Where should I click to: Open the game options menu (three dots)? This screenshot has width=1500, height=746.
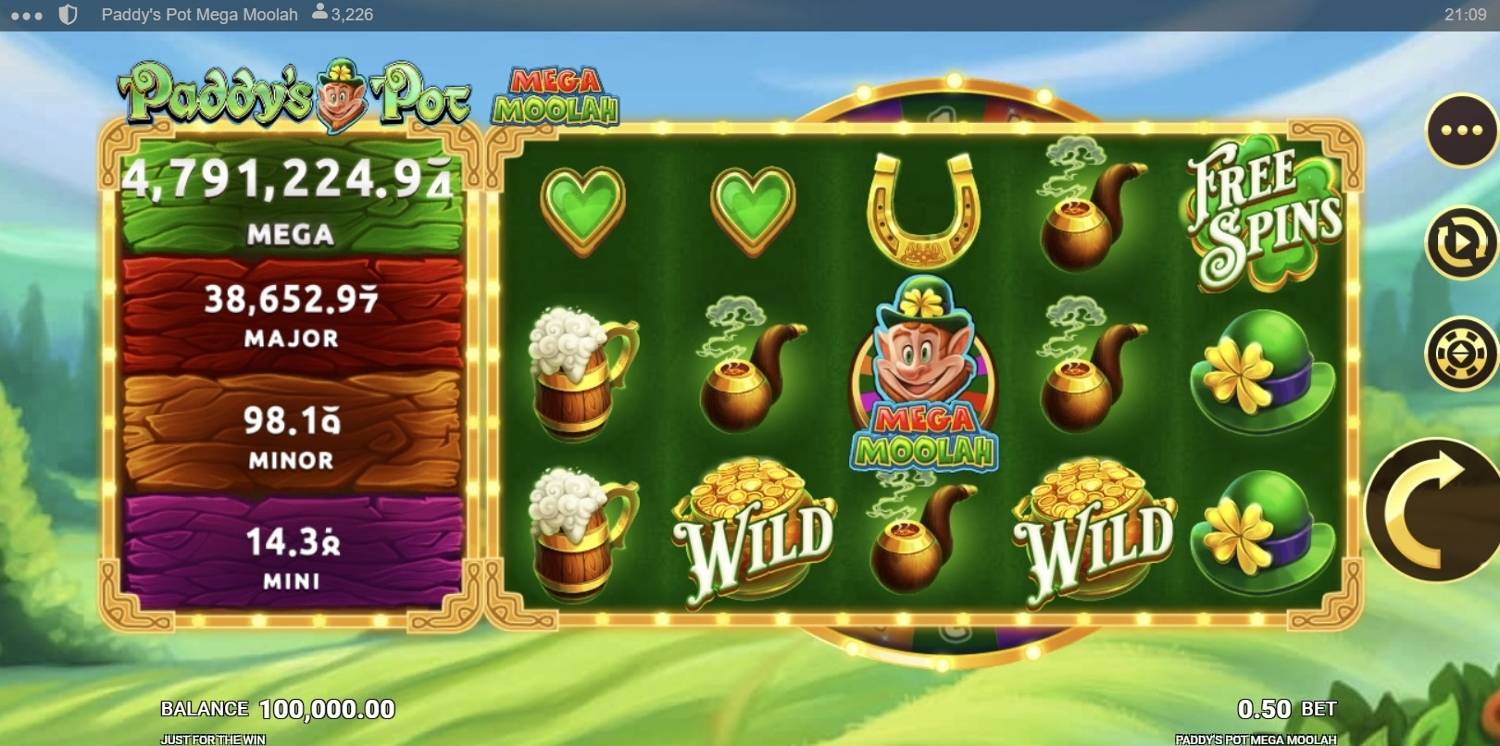coord(1463,130)
